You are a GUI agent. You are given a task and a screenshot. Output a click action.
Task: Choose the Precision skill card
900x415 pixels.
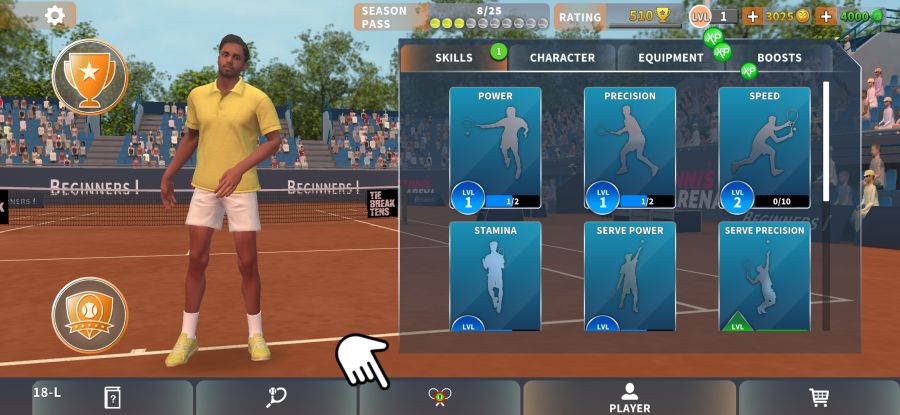coord(630,148)
